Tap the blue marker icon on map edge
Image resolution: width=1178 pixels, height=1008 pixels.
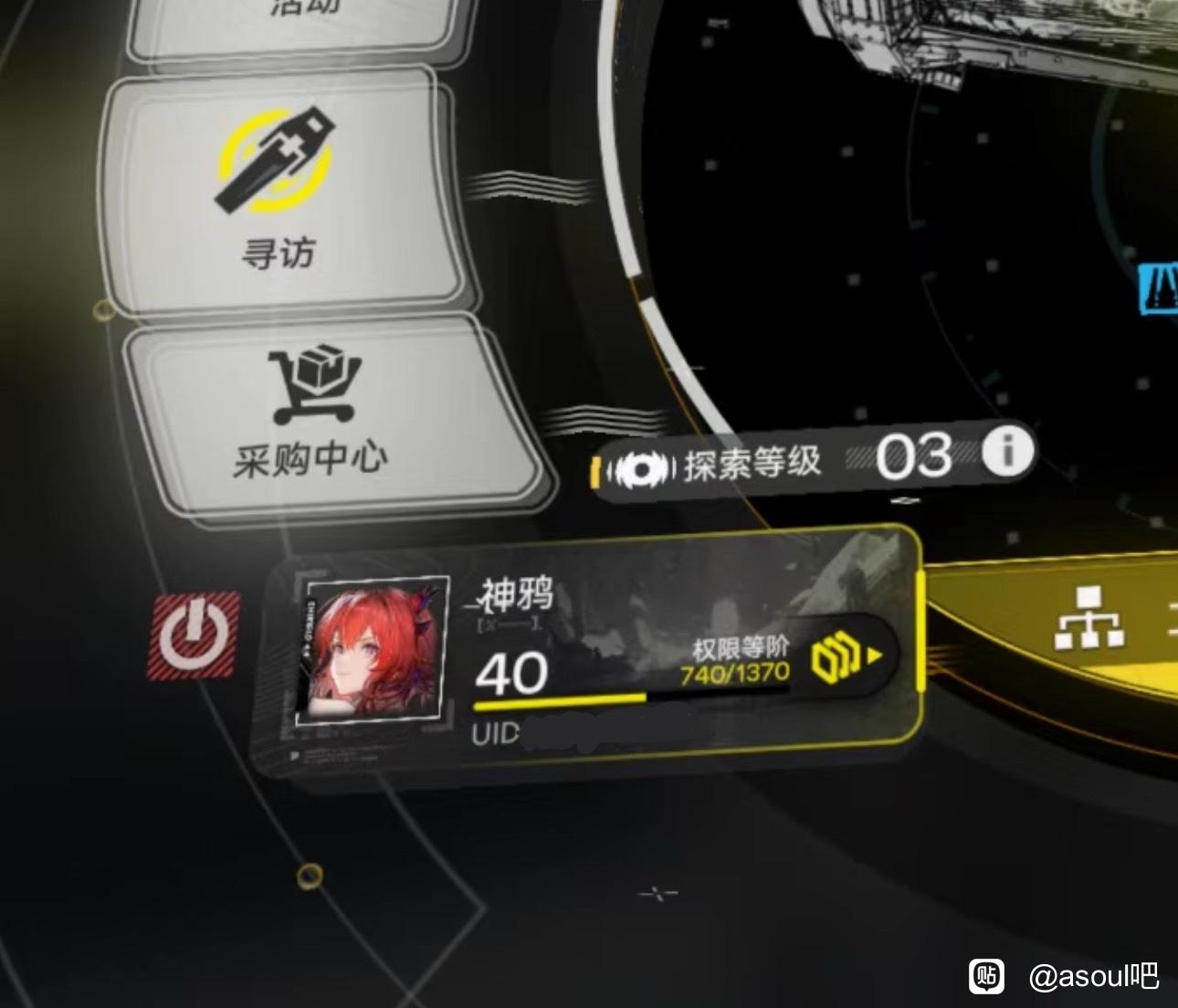1159,289
